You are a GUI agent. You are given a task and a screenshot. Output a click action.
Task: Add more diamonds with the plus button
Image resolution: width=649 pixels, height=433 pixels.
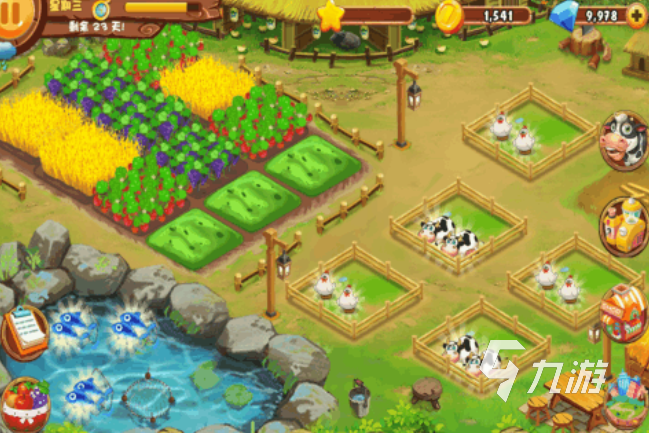[x=635, y=16]
